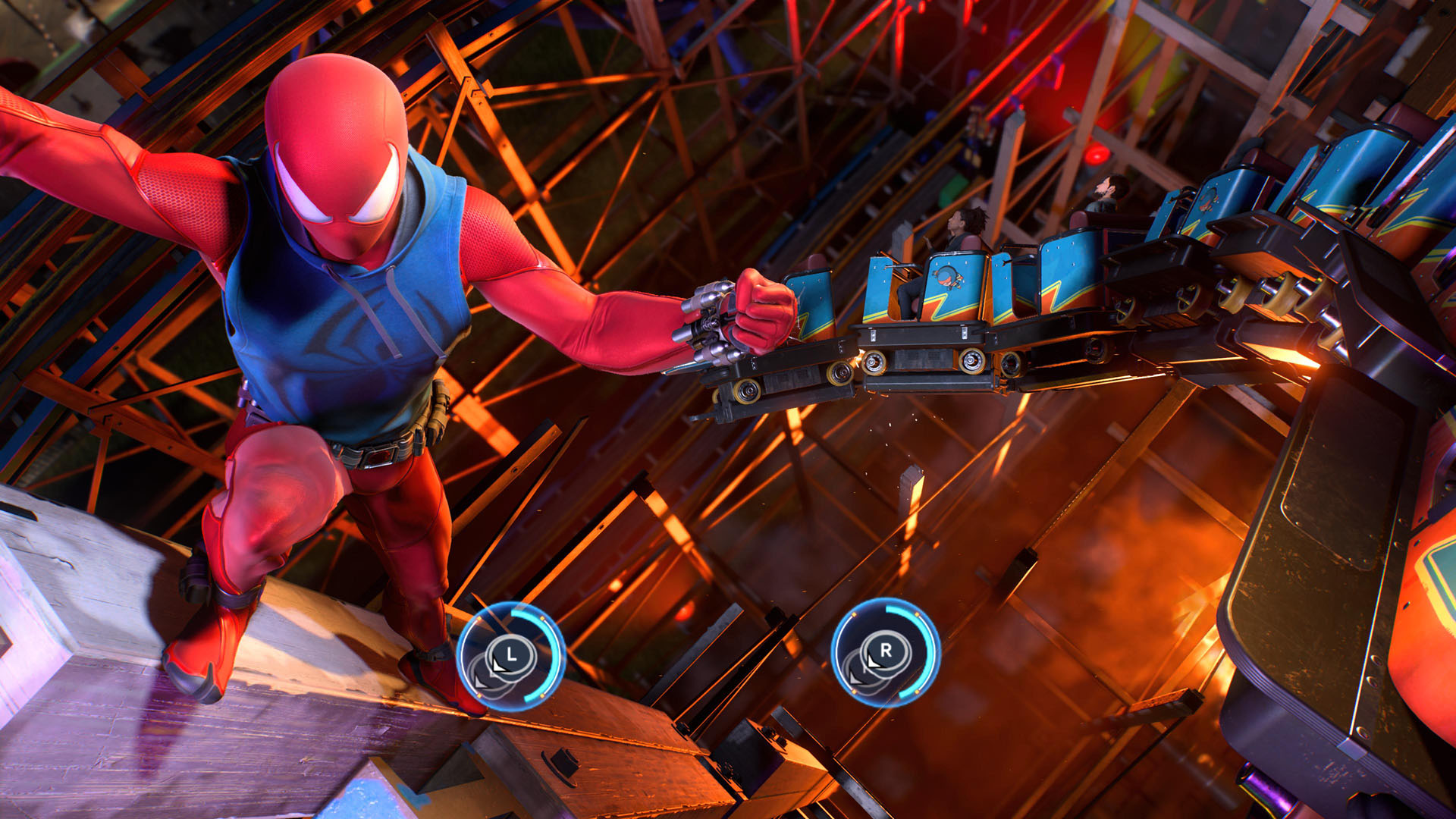Select the letter L inside the left prompt
This screenshot has height=819, width=1456.
click(x=511, y=654)
